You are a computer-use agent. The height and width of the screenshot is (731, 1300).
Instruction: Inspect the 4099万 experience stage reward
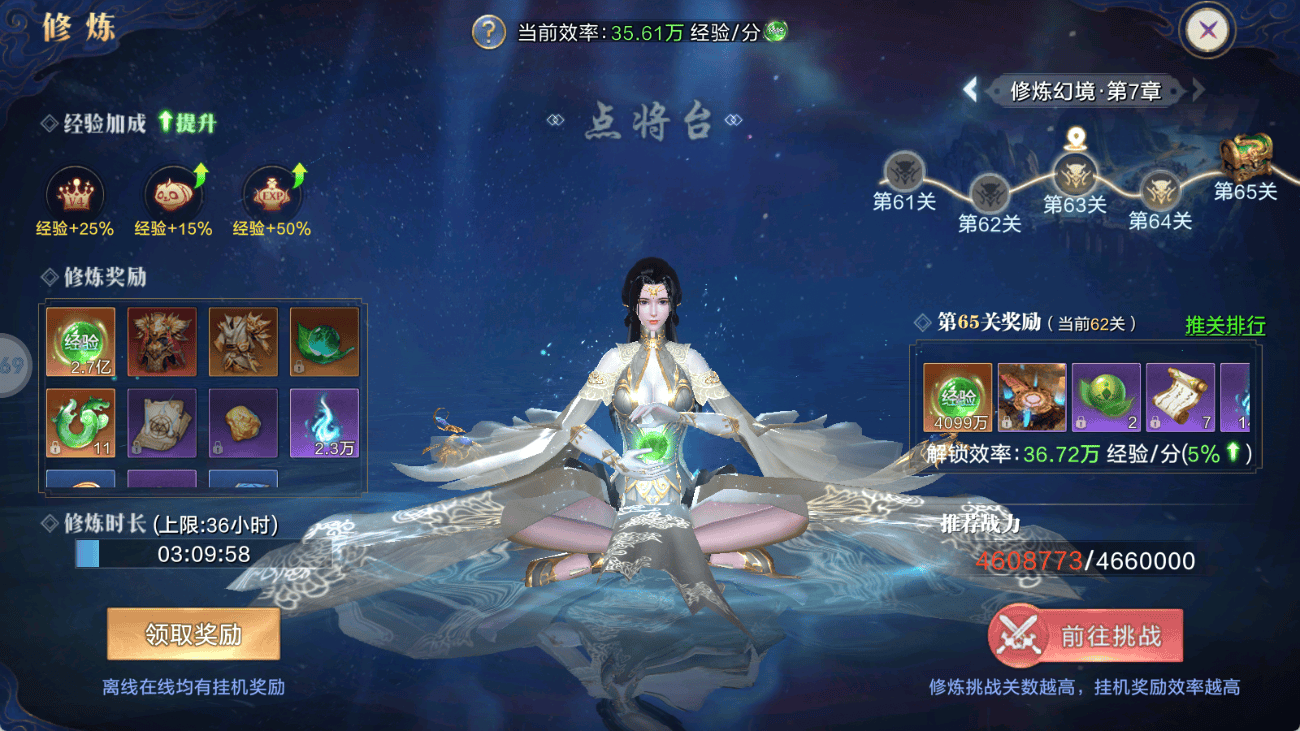pos(958,397)
